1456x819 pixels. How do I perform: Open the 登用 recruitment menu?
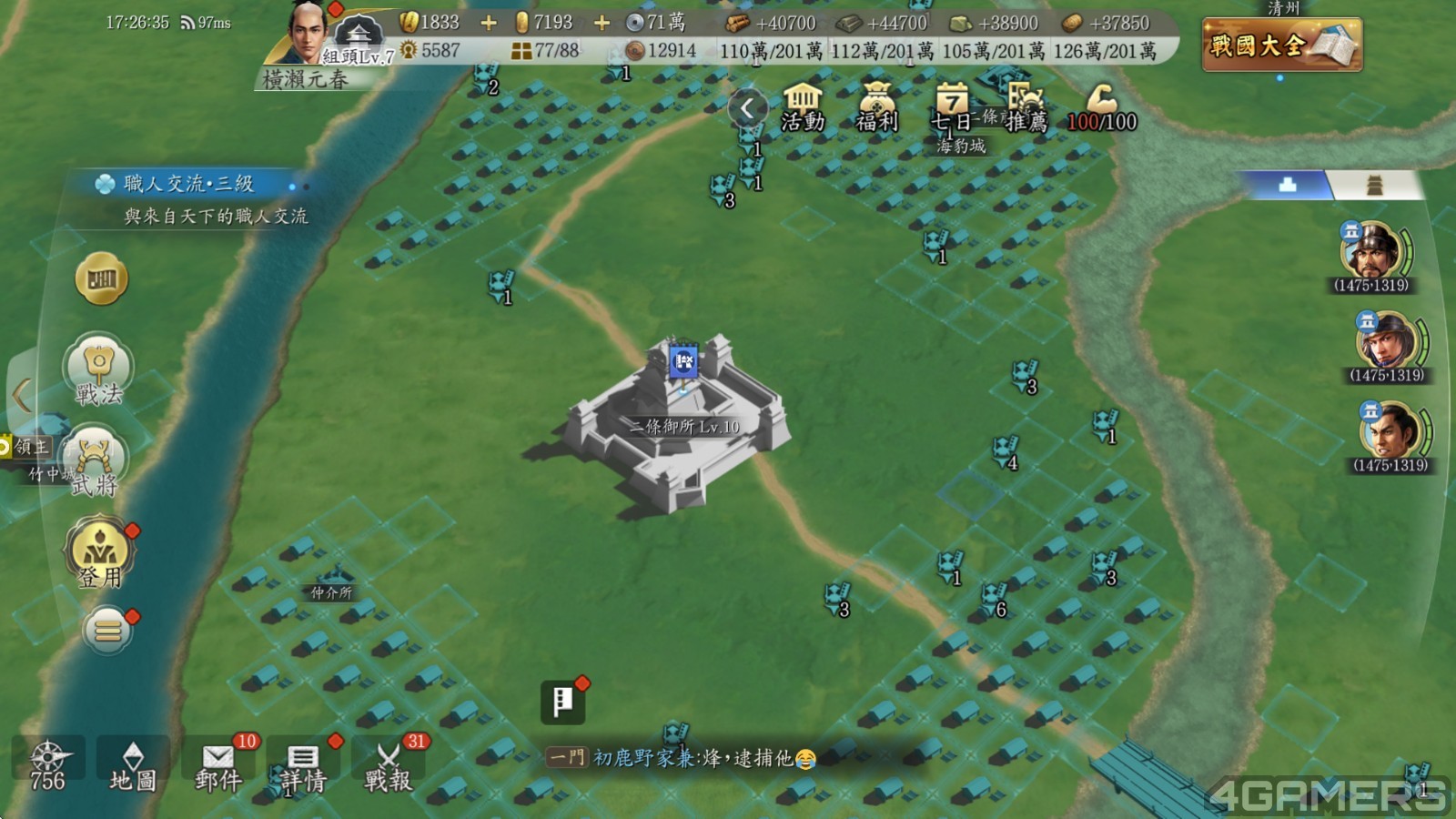[99, 551]
